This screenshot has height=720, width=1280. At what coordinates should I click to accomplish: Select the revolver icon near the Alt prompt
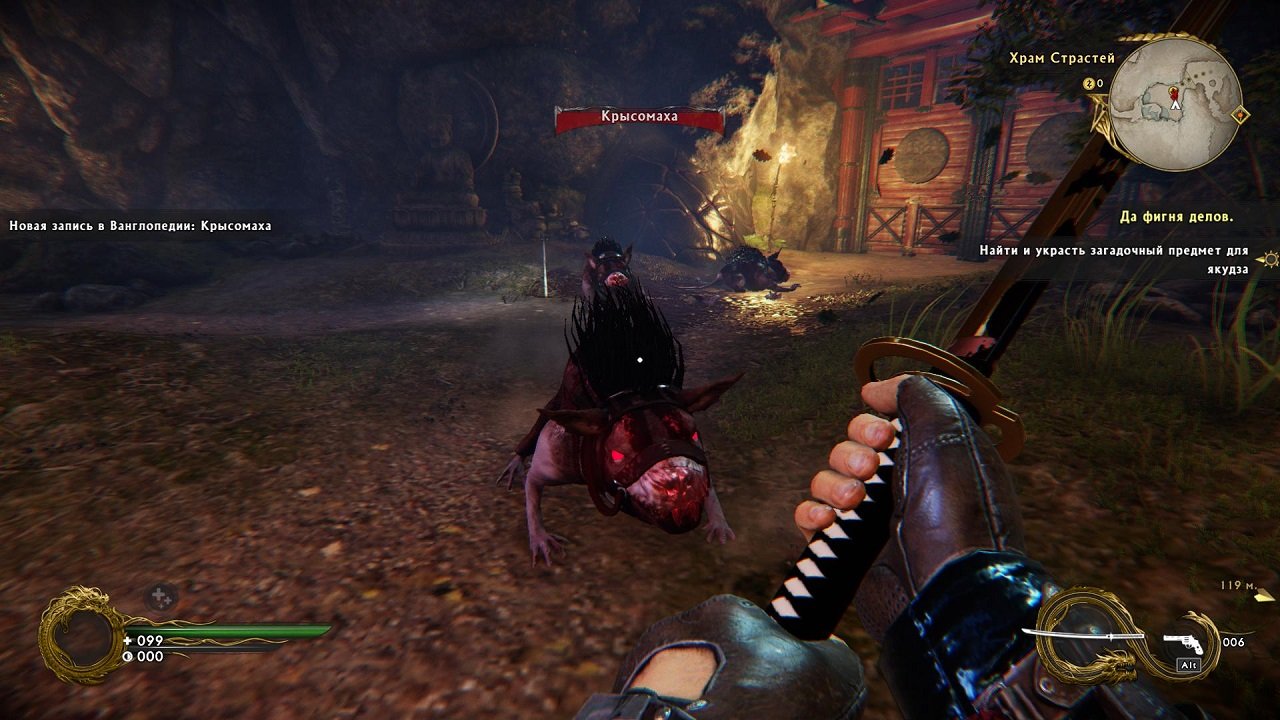tap(1185, 643)
